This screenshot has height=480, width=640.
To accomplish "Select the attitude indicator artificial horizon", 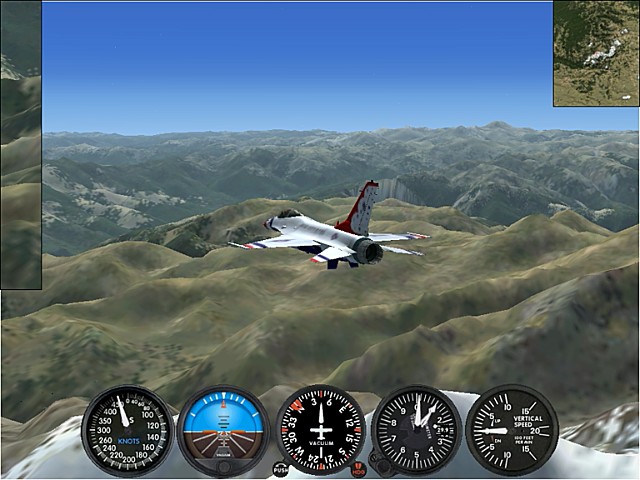I will (223, 431).
